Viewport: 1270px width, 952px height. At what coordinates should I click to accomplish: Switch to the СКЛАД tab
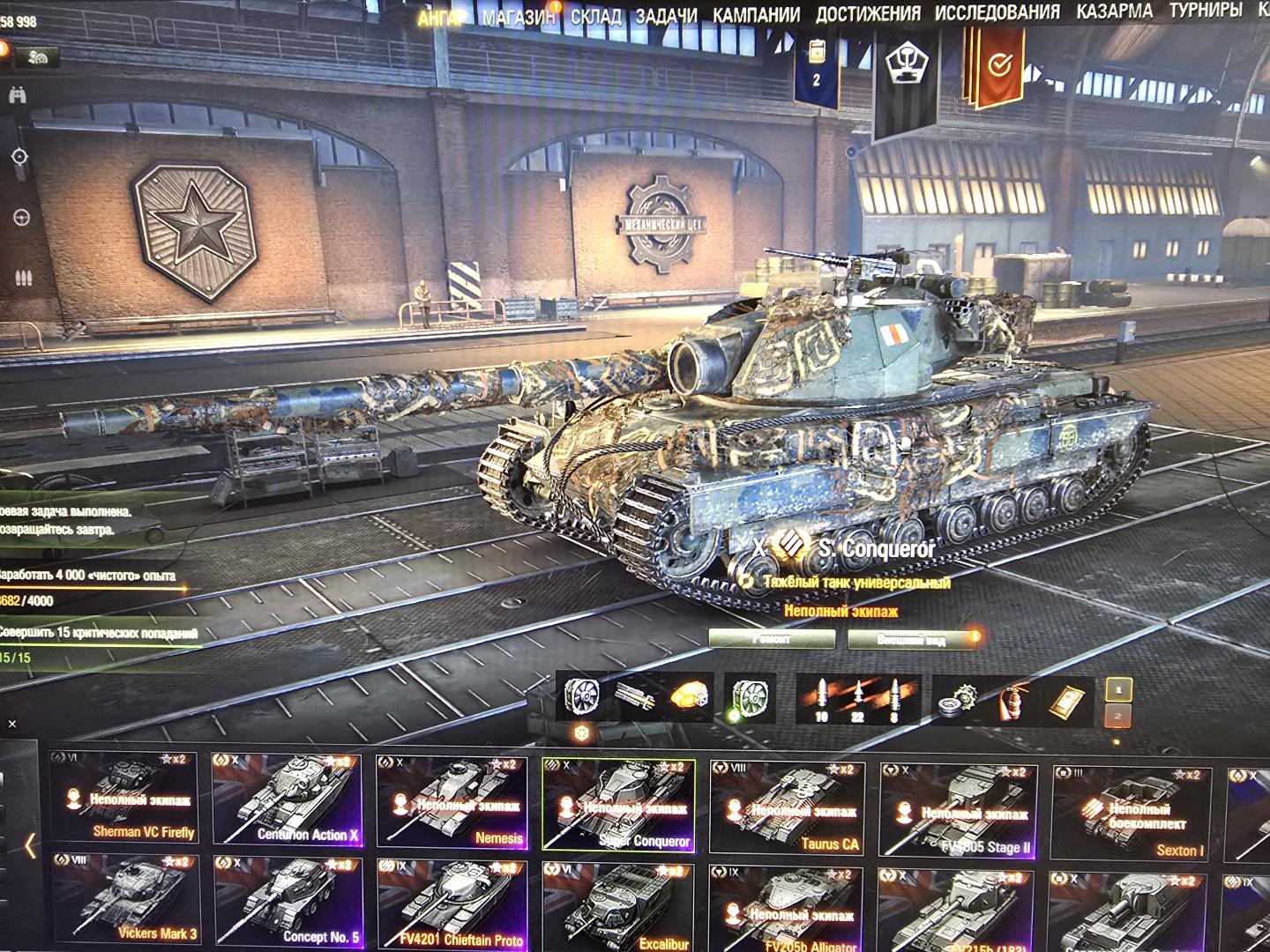[595, 16]
